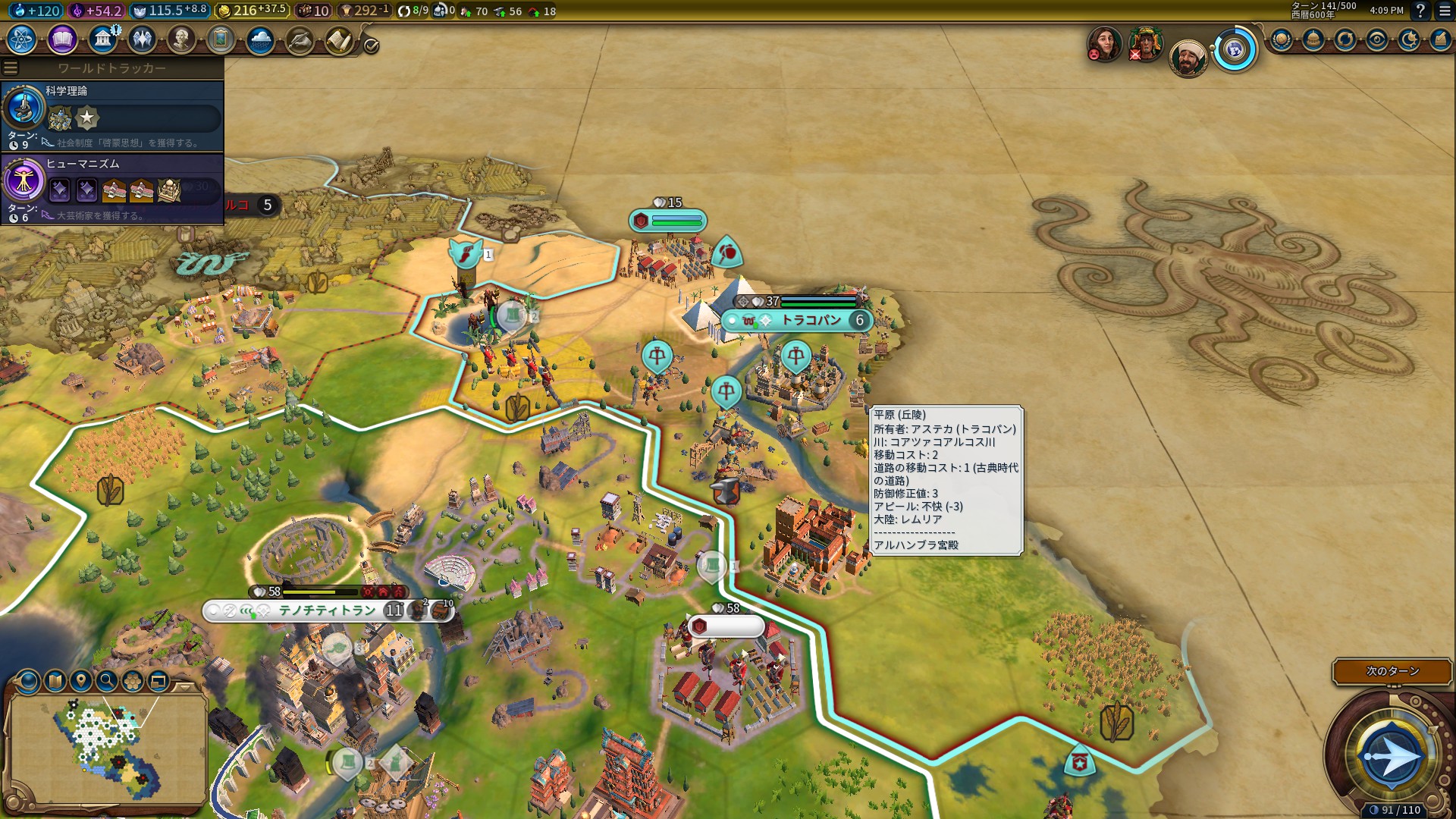The image size is (1456, 819).
Task: Open the World Congress globe ring icon
Action: click(x=1235, y=51)
